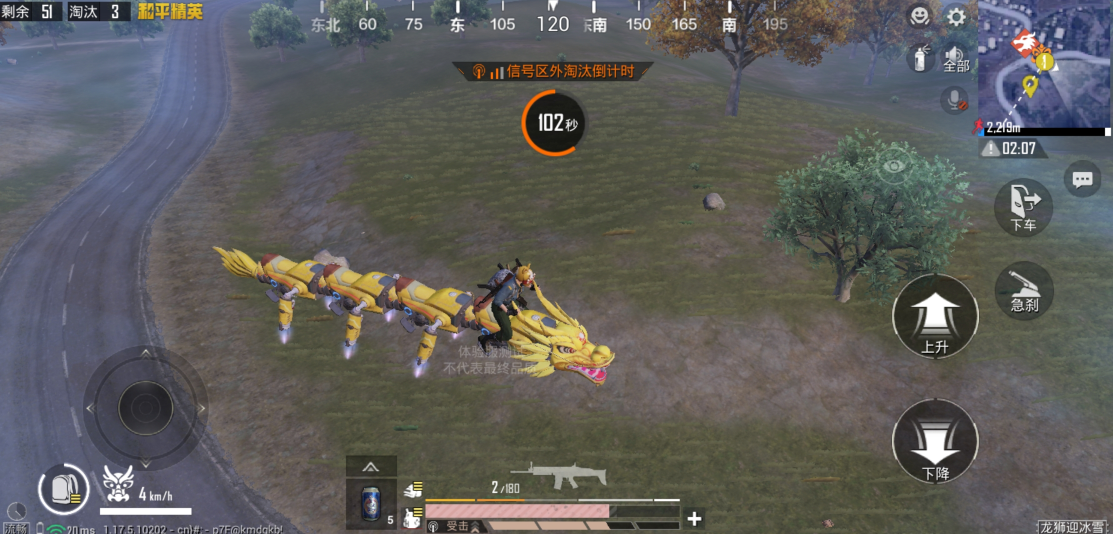Toggle the 全部 speaker voice channel
Viewport: 1113px width, 534px height.
956,58
